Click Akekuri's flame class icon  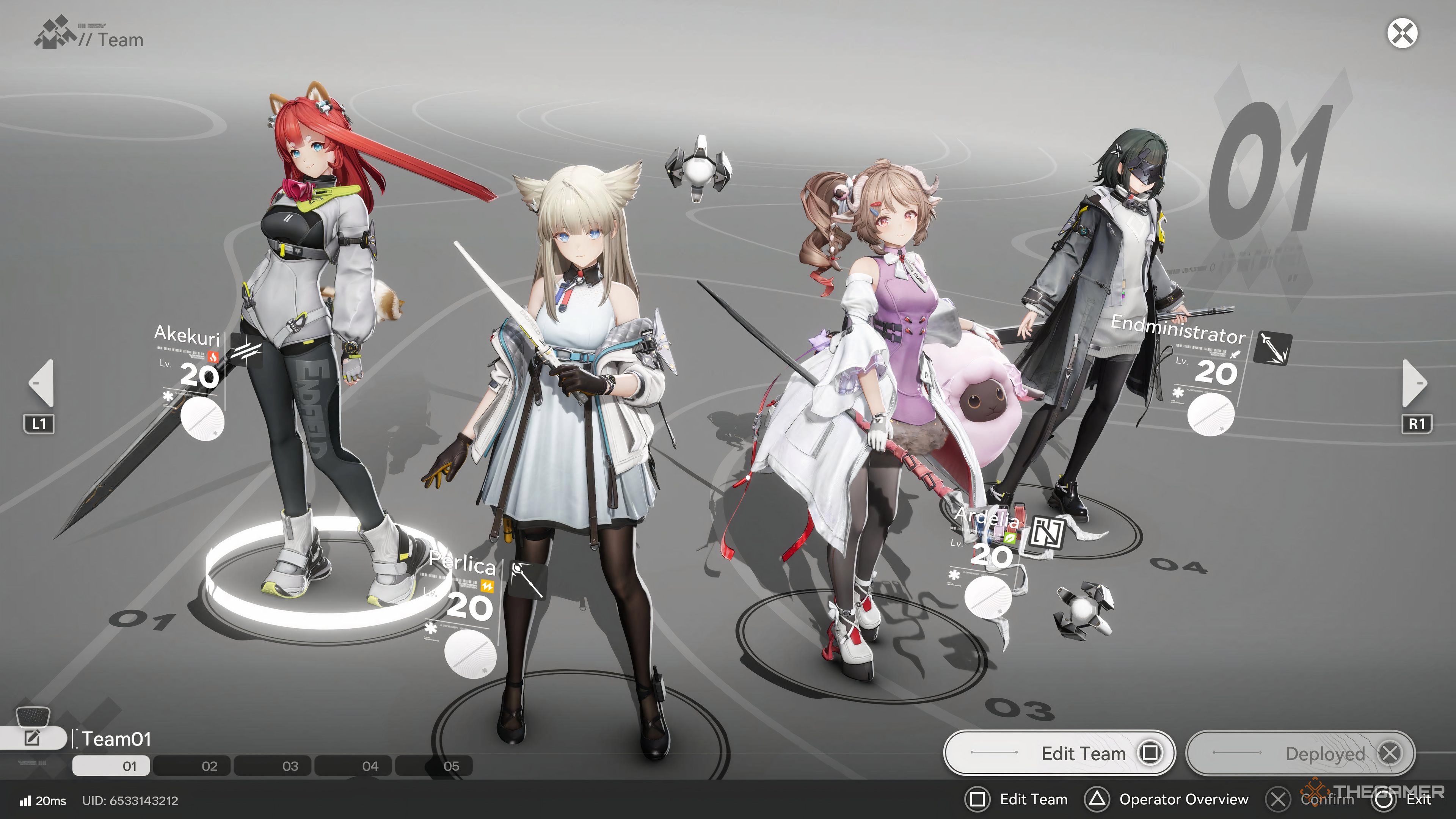pos(213,357)
